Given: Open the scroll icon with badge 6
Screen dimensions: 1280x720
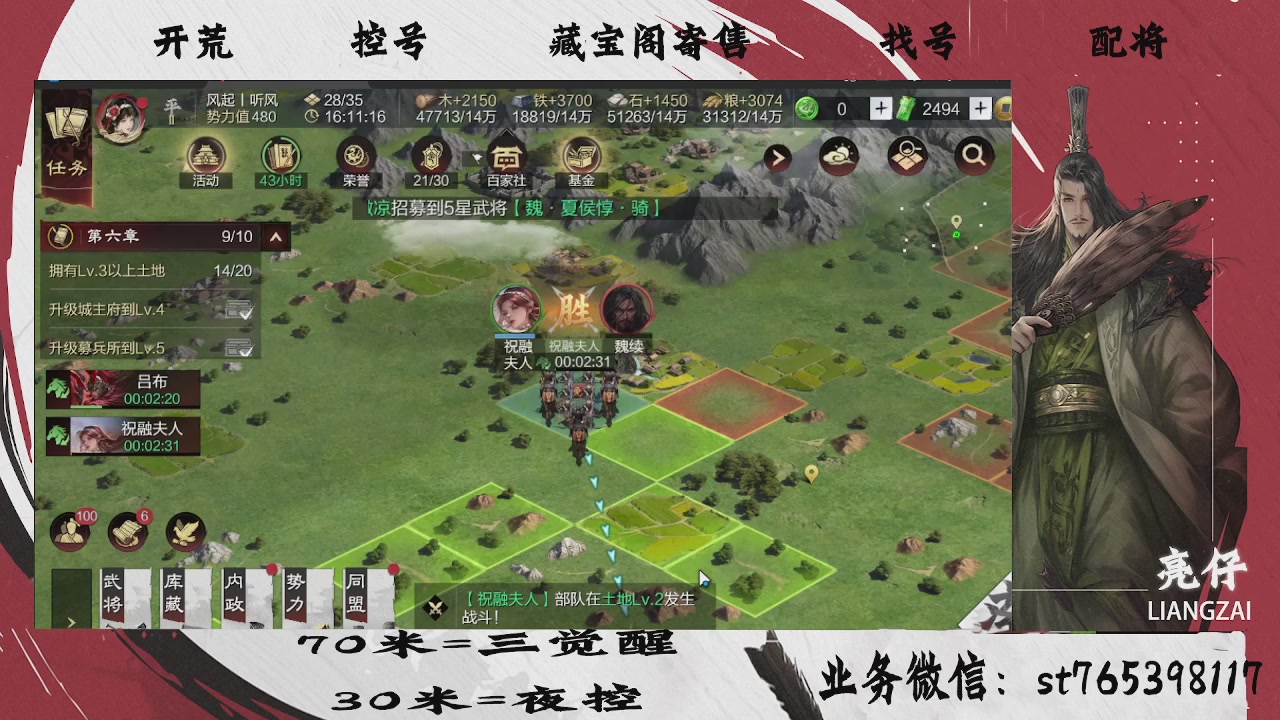Looking at the screenshot, I should (x=126, y=531).
